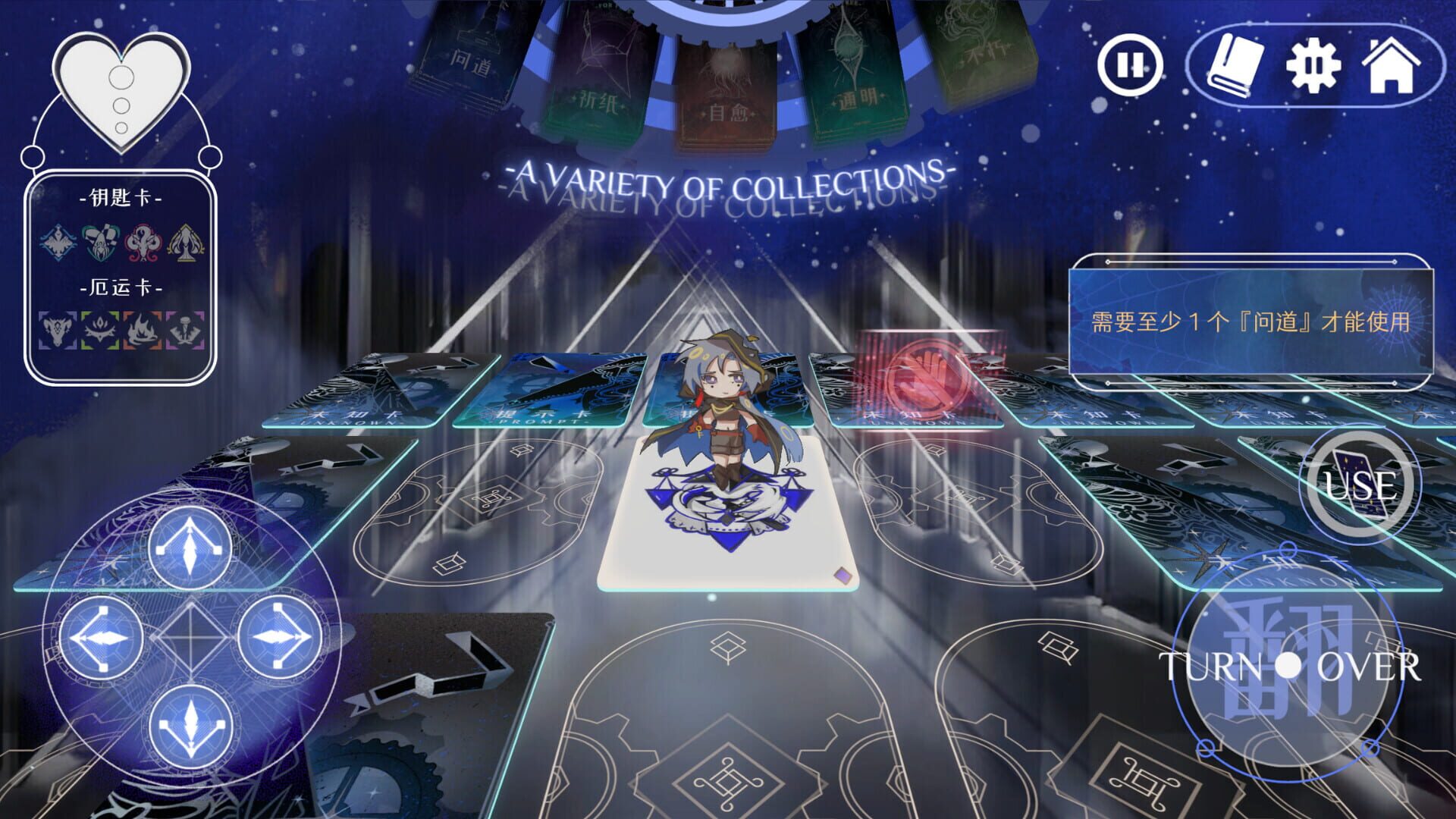
Task: Select the yellow spade key card icon
Action: tap(184, 241)
